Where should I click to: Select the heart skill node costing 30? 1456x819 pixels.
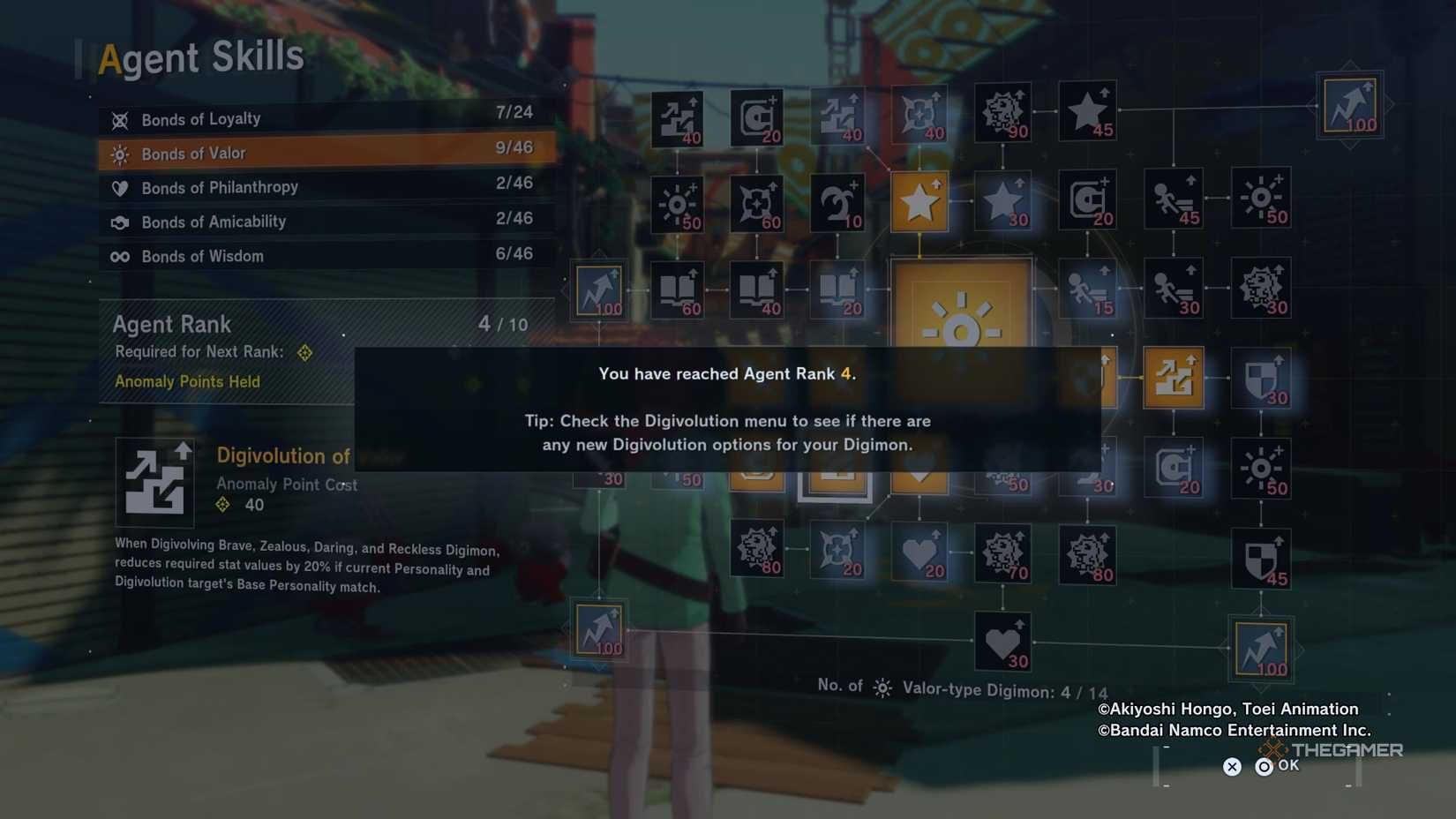click(x=1002, y=640)
